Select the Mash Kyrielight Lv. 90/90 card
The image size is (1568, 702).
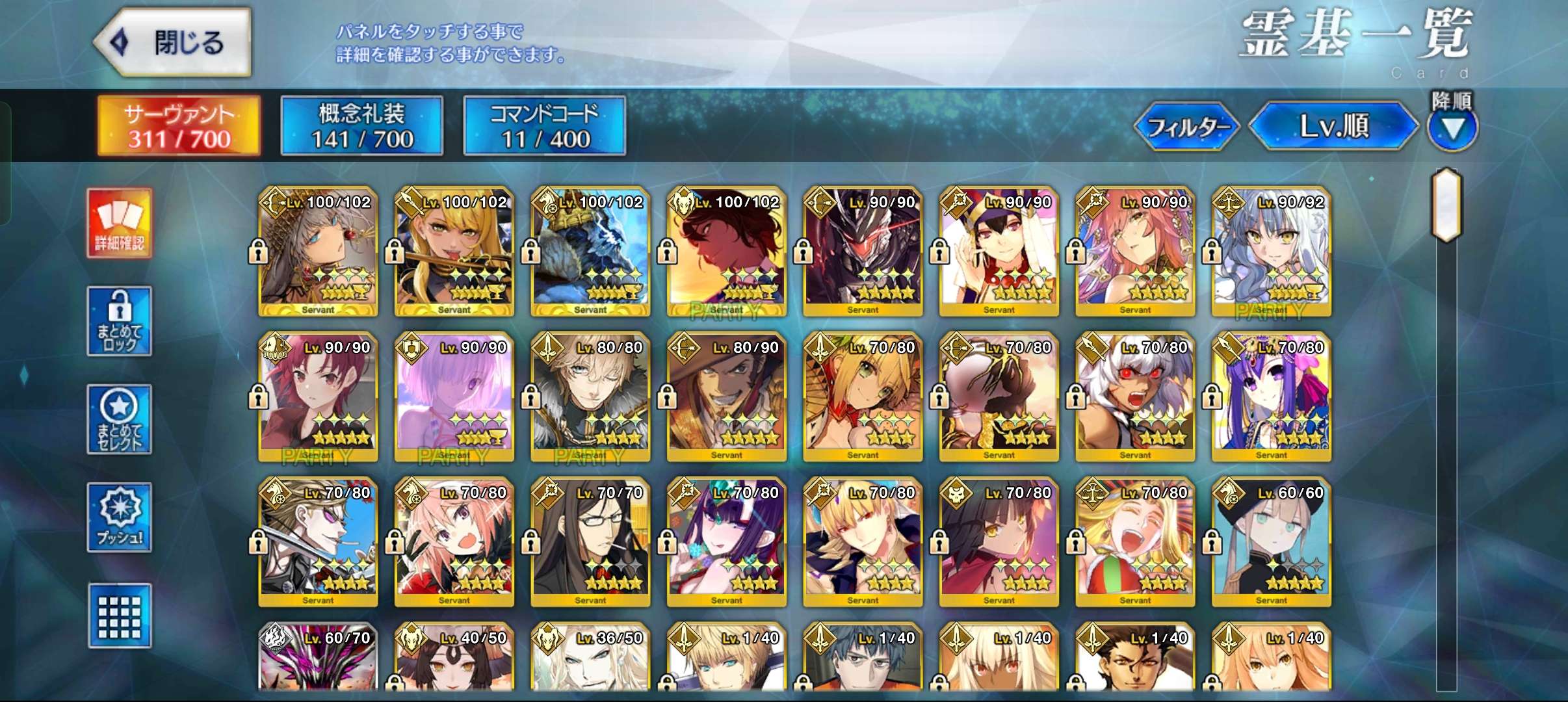454,398
